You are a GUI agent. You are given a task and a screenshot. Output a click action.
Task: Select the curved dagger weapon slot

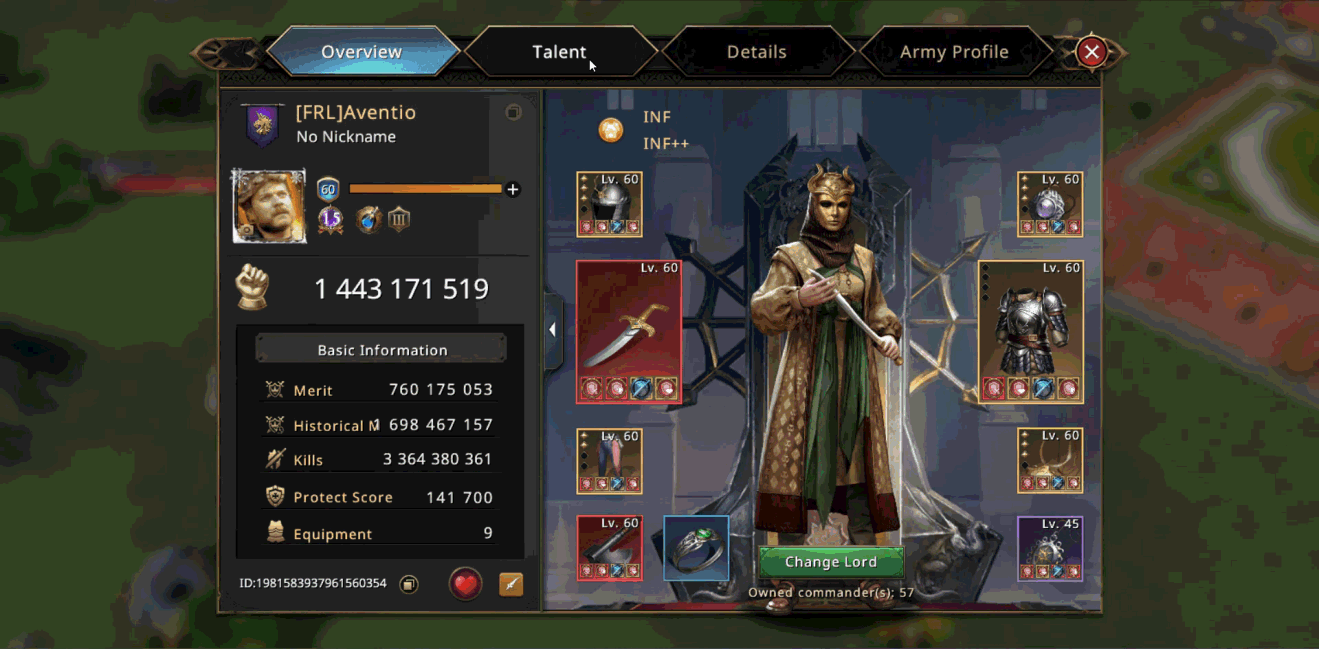629,331
